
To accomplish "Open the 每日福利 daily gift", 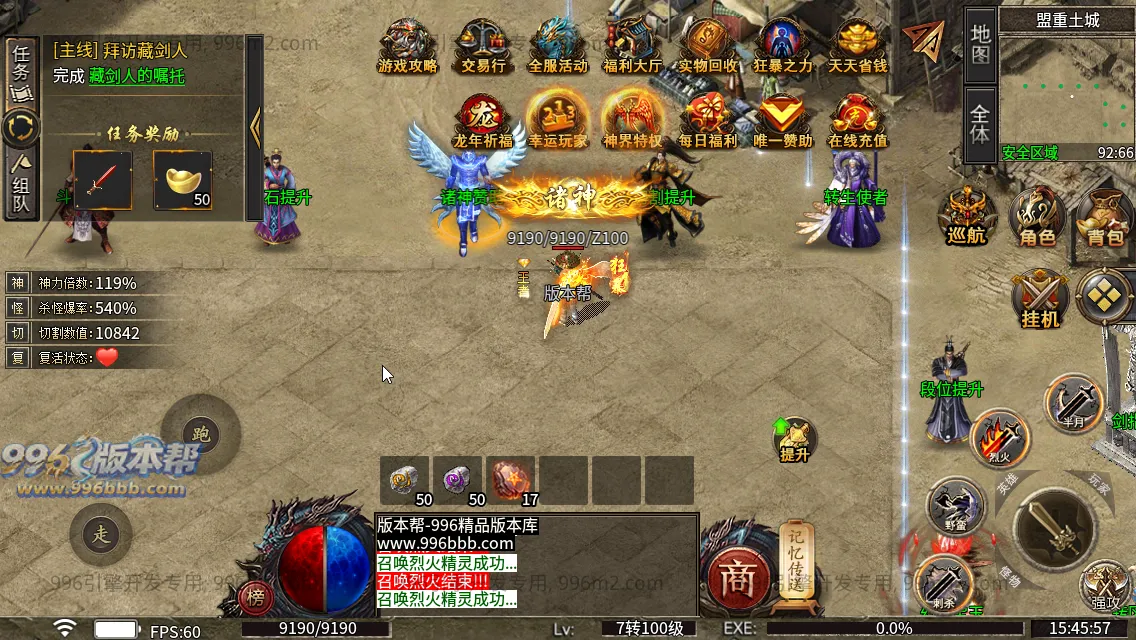I will (x=707, y=120).
